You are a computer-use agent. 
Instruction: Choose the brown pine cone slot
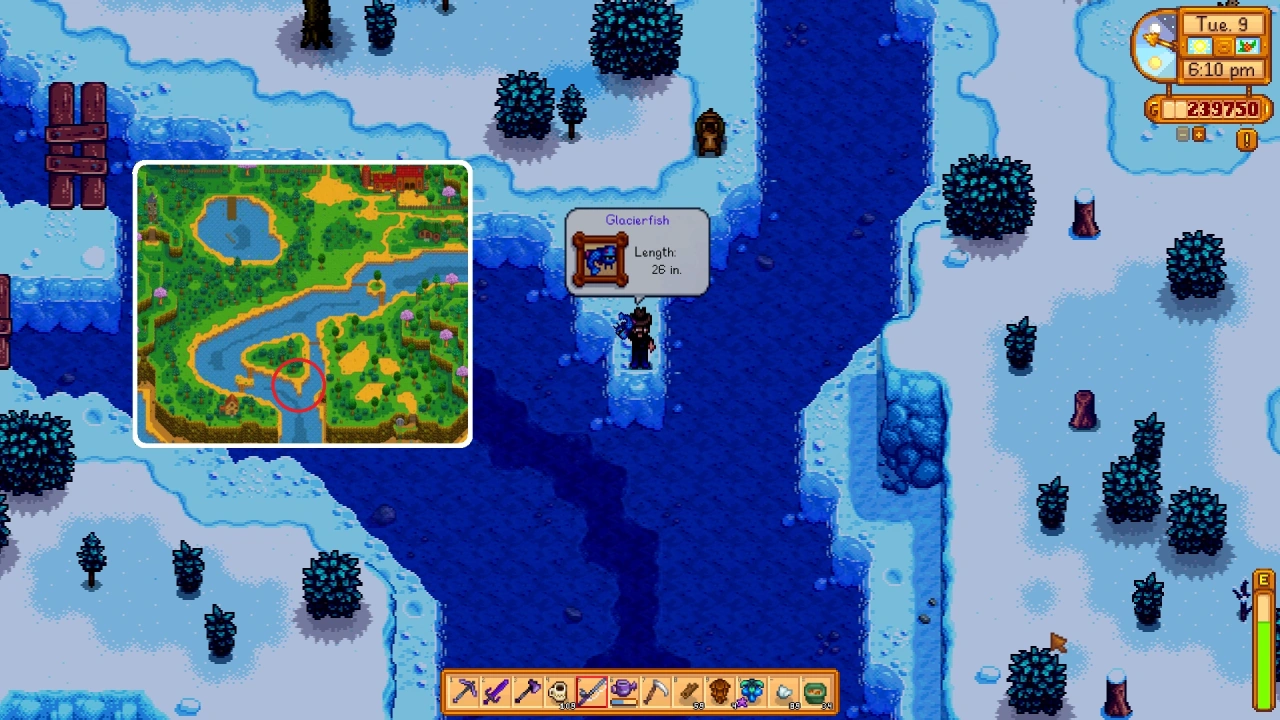(720, 691)
